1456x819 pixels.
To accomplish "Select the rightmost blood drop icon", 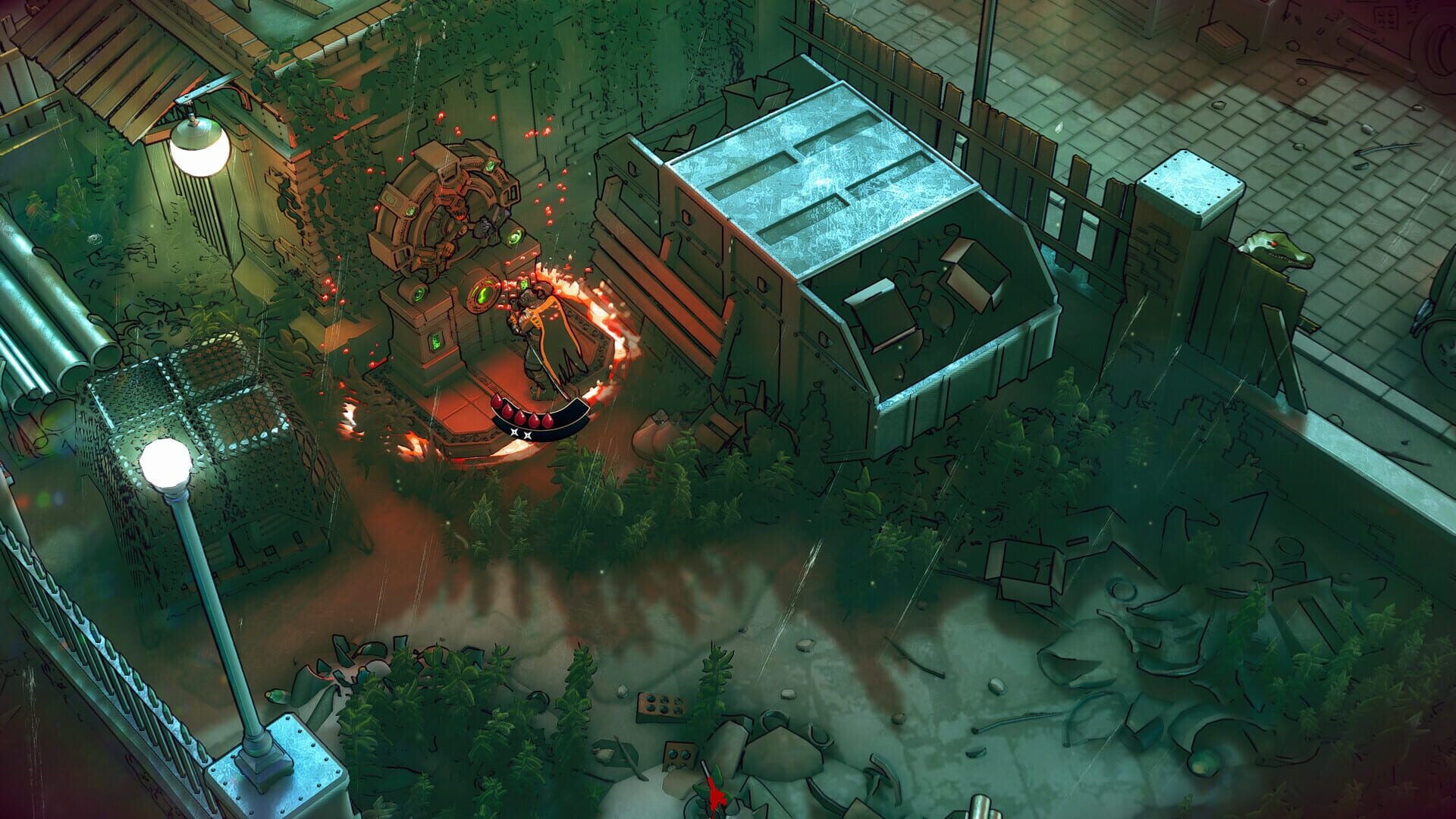I will tap(548, 420).
